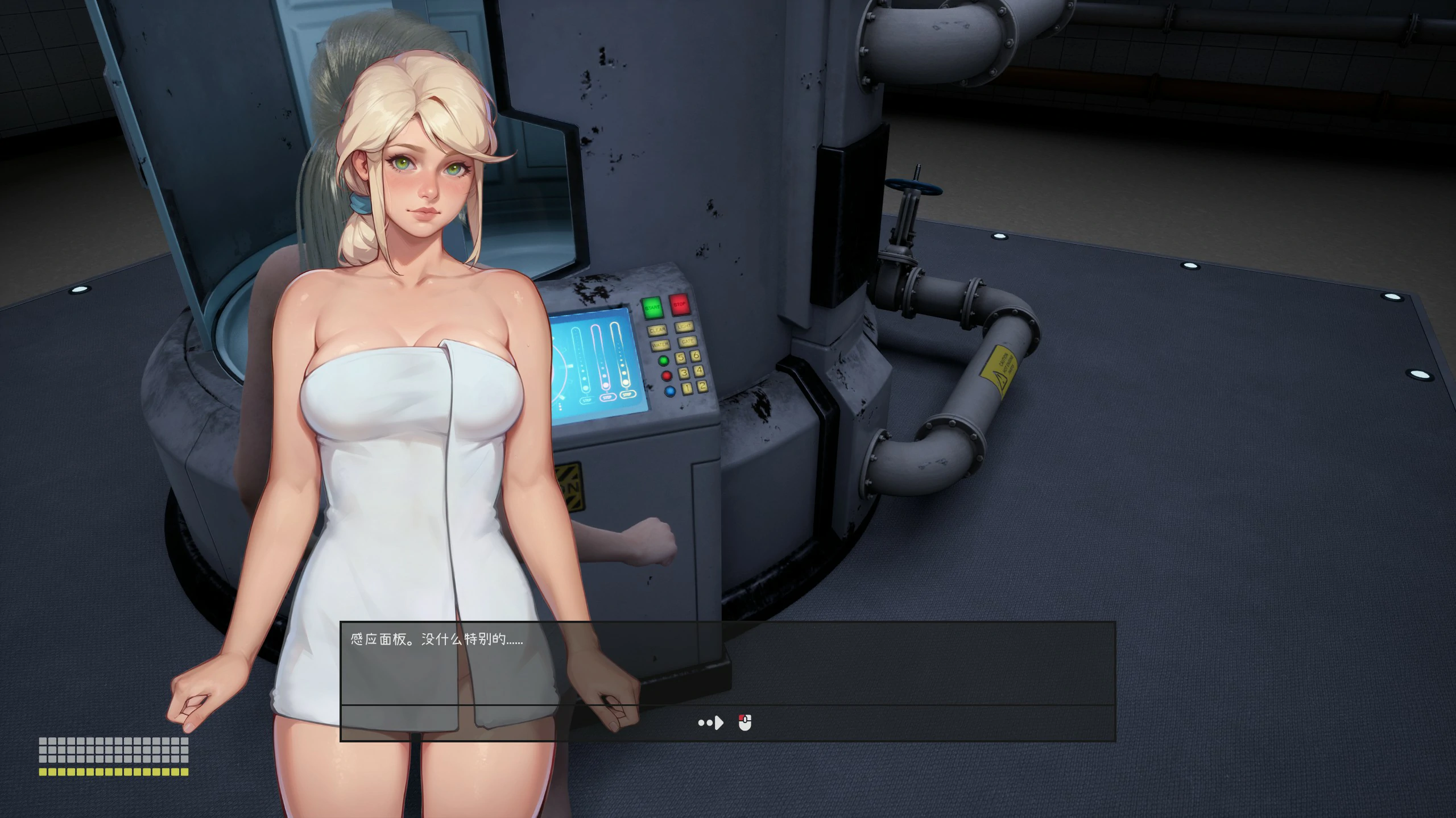Toggle the green indicator light on the keypad
Viewport: 1456px width, 818px height.
pos(663,360)
